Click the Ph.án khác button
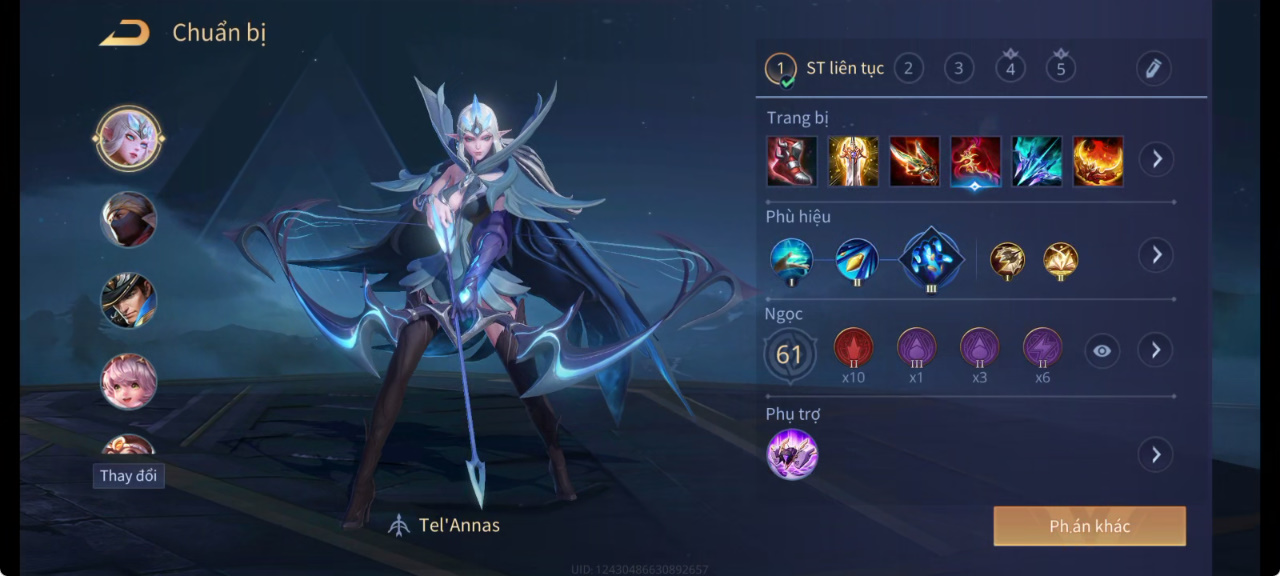 point(1089,526)
